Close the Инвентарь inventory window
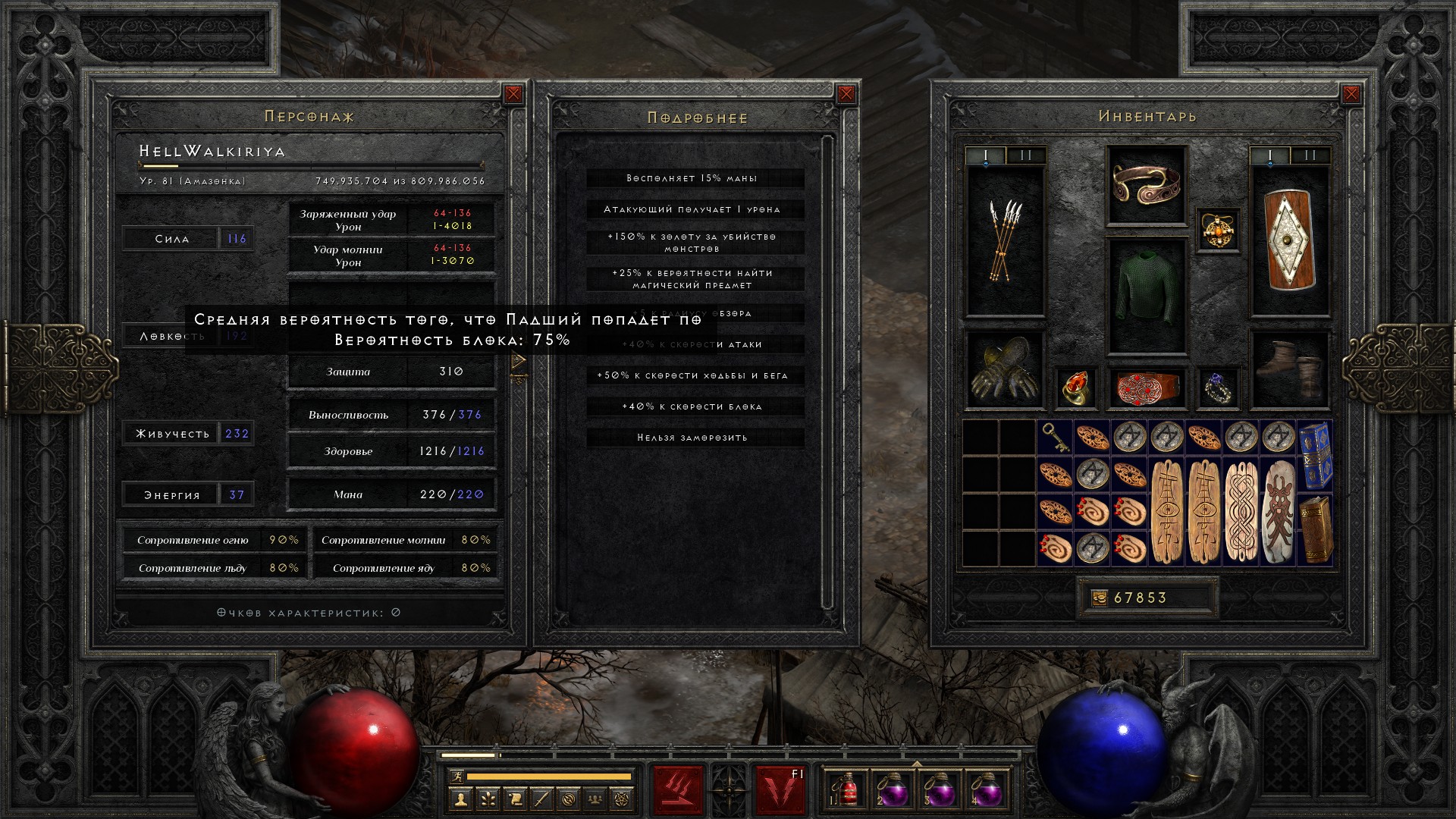Image resolution: width=1456 pixels, height=819 pixels. 1351,94
